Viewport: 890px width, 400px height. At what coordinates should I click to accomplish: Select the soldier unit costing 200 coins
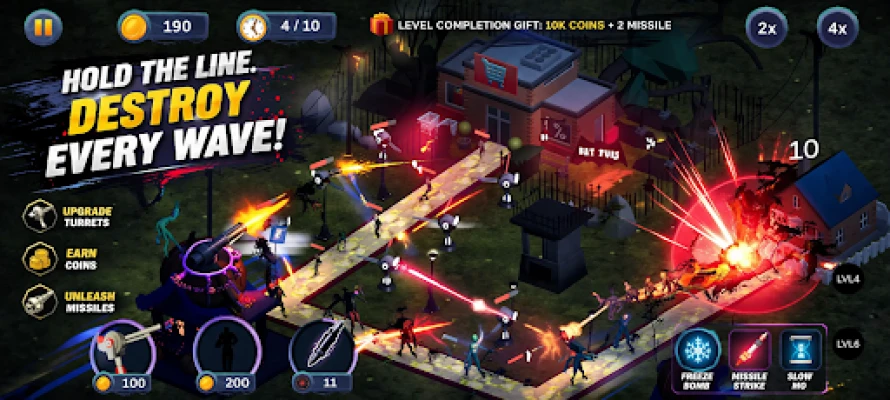tap(224, 352)
